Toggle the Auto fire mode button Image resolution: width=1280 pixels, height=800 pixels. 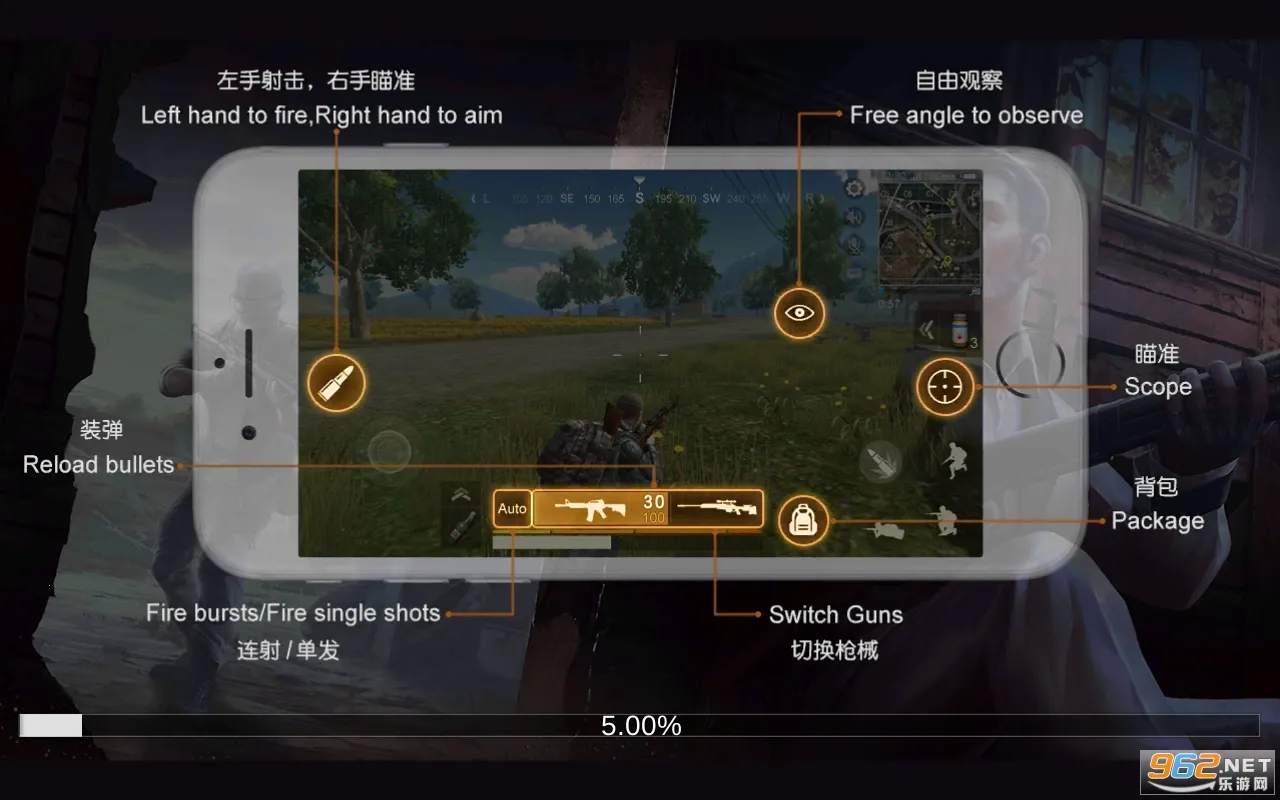coord(512,509)
